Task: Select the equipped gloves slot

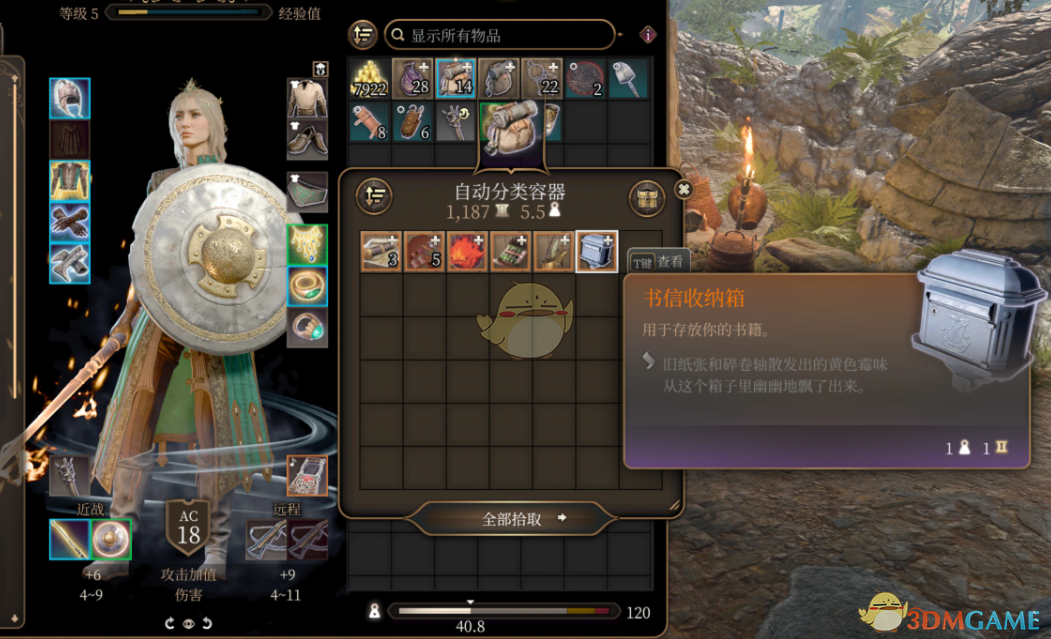Action: click(x=70, y=222)
